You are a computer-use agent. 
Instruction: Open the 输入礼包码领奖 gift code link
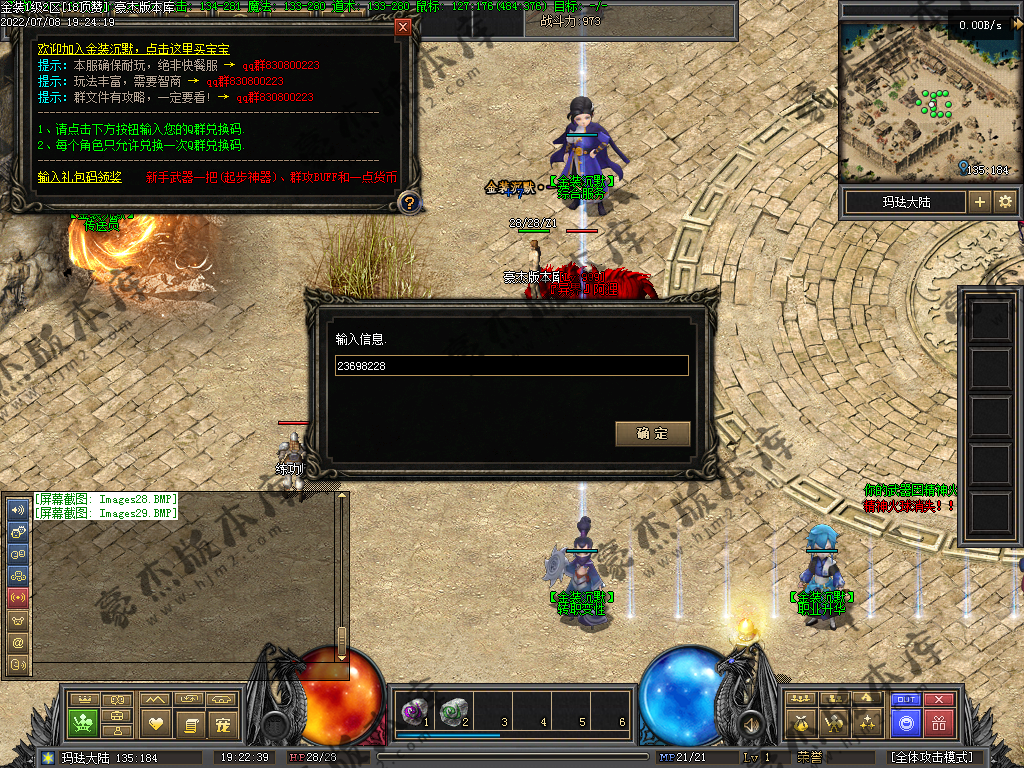tap(79, 177)
